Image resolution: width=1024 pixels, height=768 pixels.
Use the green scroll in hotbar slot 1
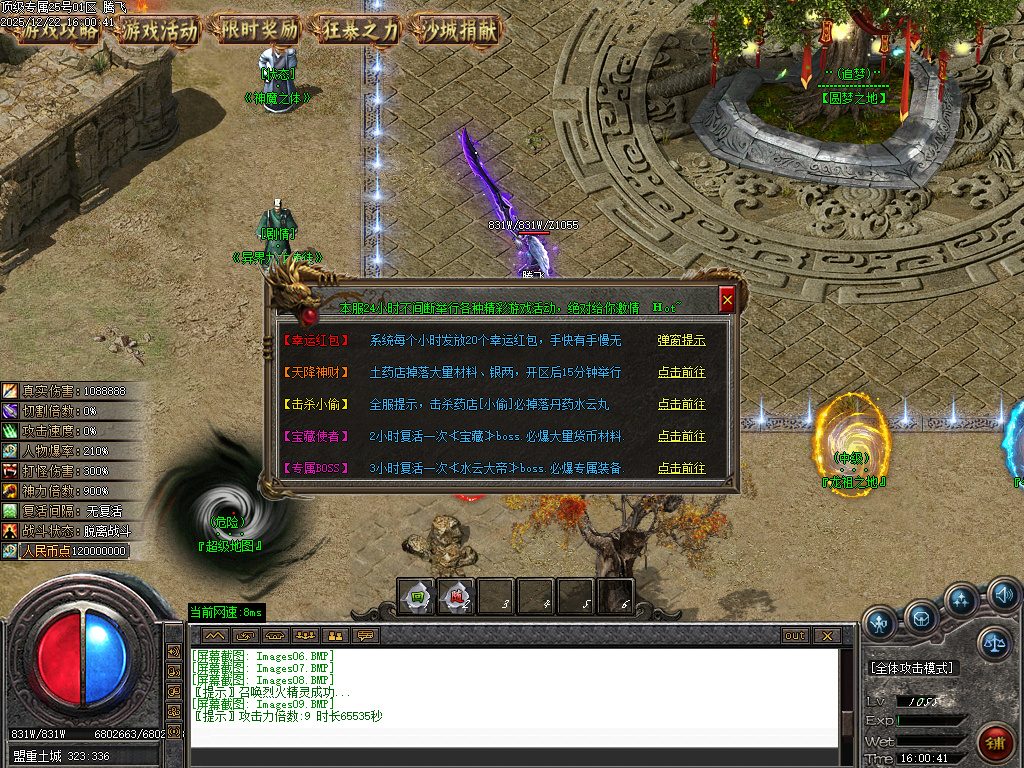click(x=416, y=598)
